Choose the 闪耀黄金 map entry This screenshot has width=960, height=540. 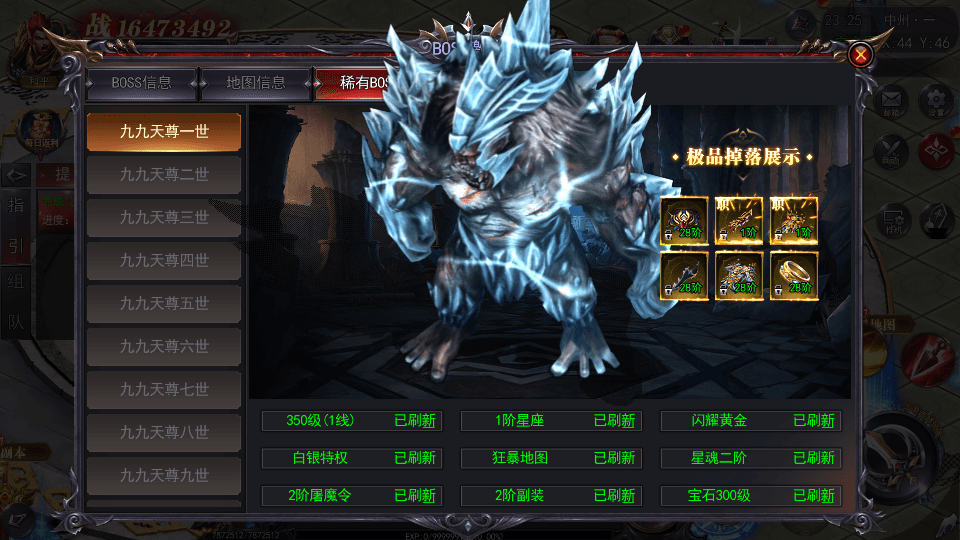coord(750,421)
